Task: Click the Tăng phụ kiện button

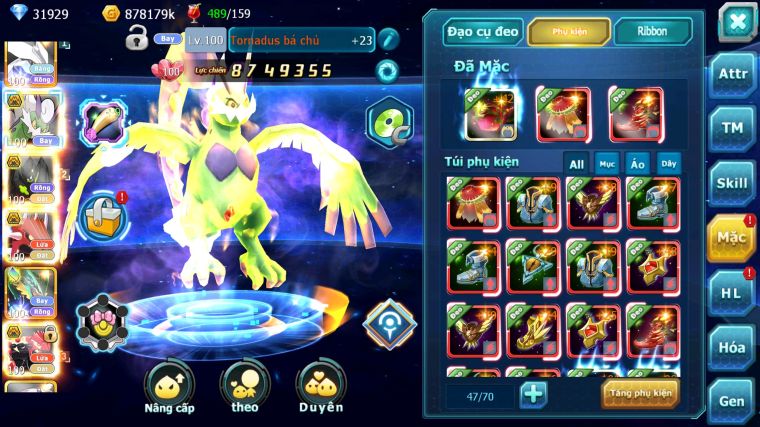Action: point(640,393)
